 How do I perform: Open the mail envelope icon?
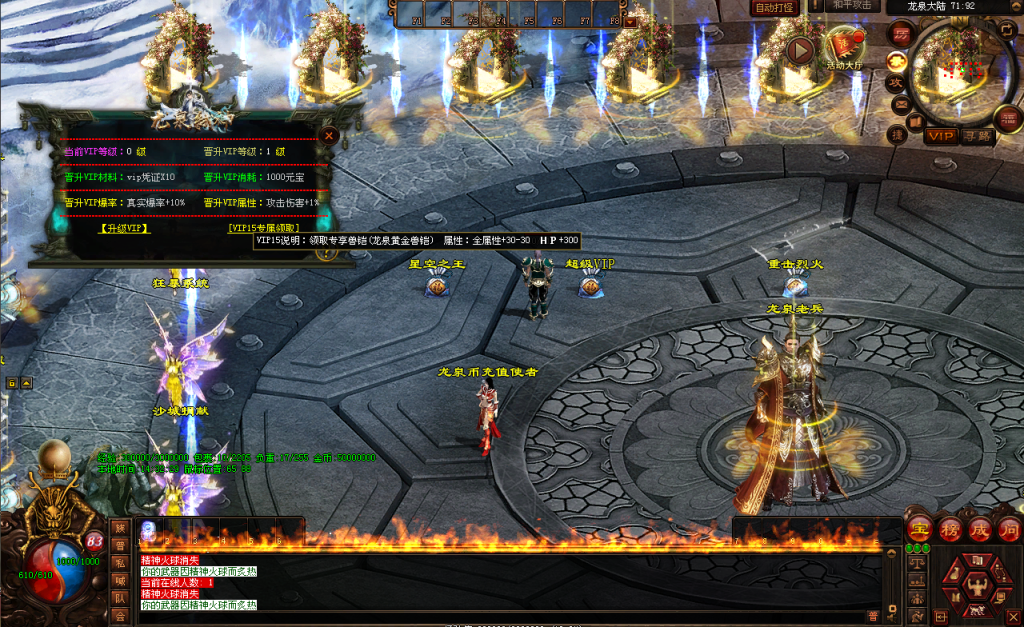(x=901, y=104)
